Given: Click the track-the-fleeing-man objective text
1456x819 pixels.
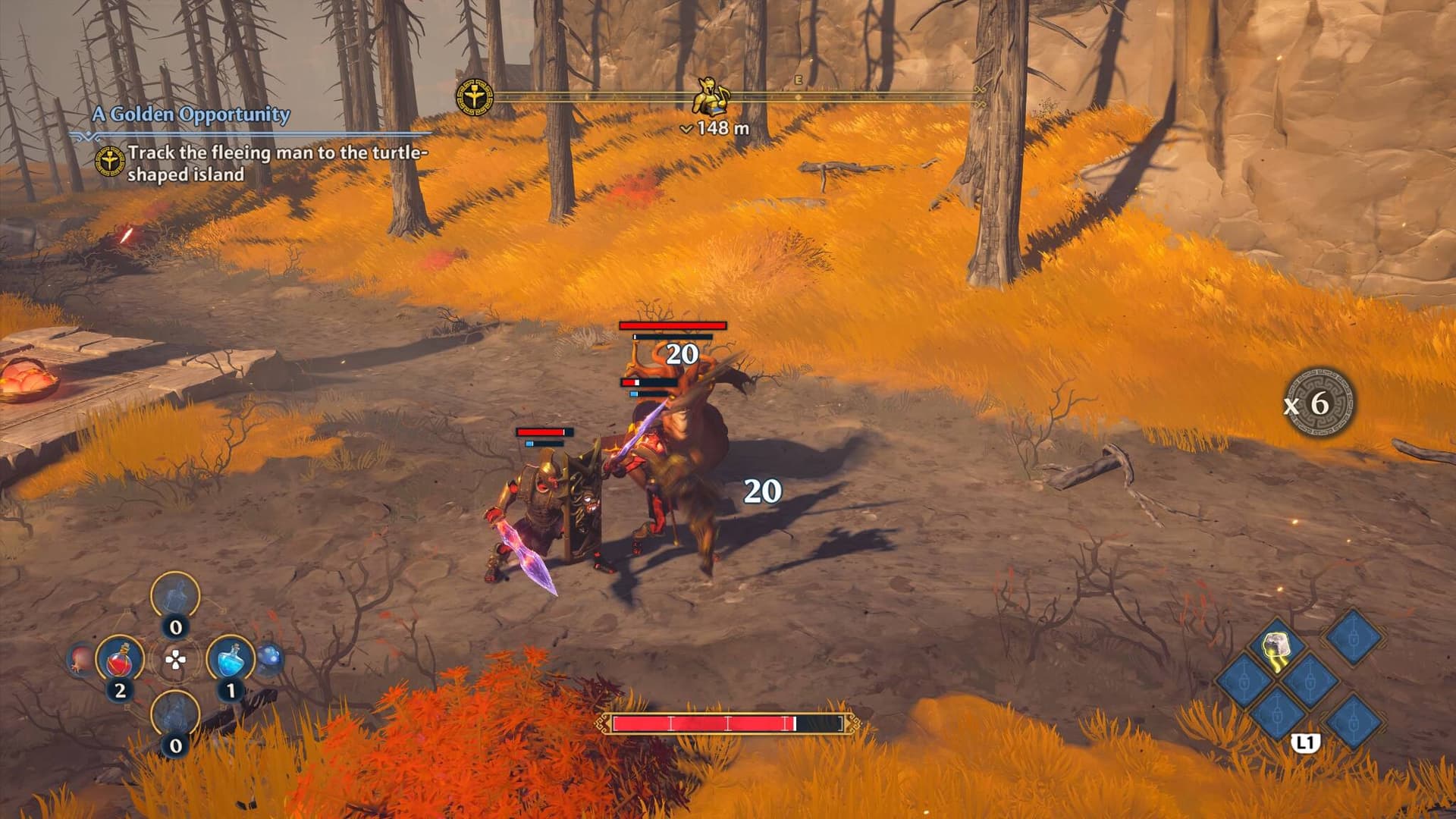Looking at the screenshot, I should point(281,165).
